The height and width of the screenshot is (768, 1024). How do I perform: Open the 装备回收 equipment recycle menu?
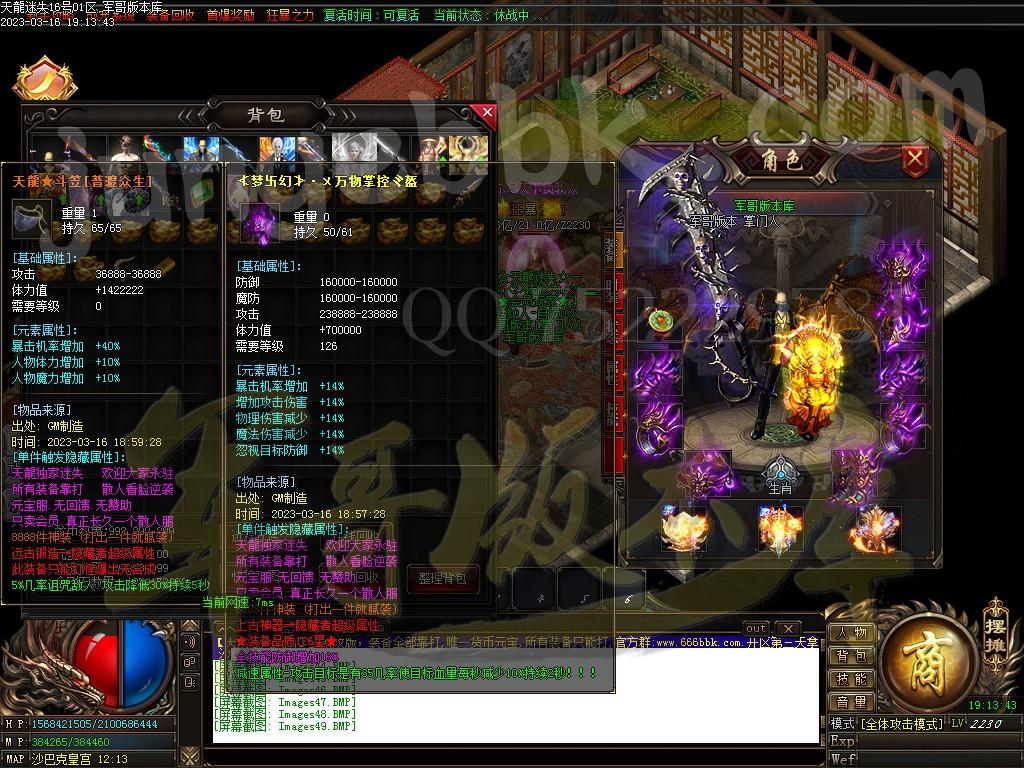click(170, 16)
